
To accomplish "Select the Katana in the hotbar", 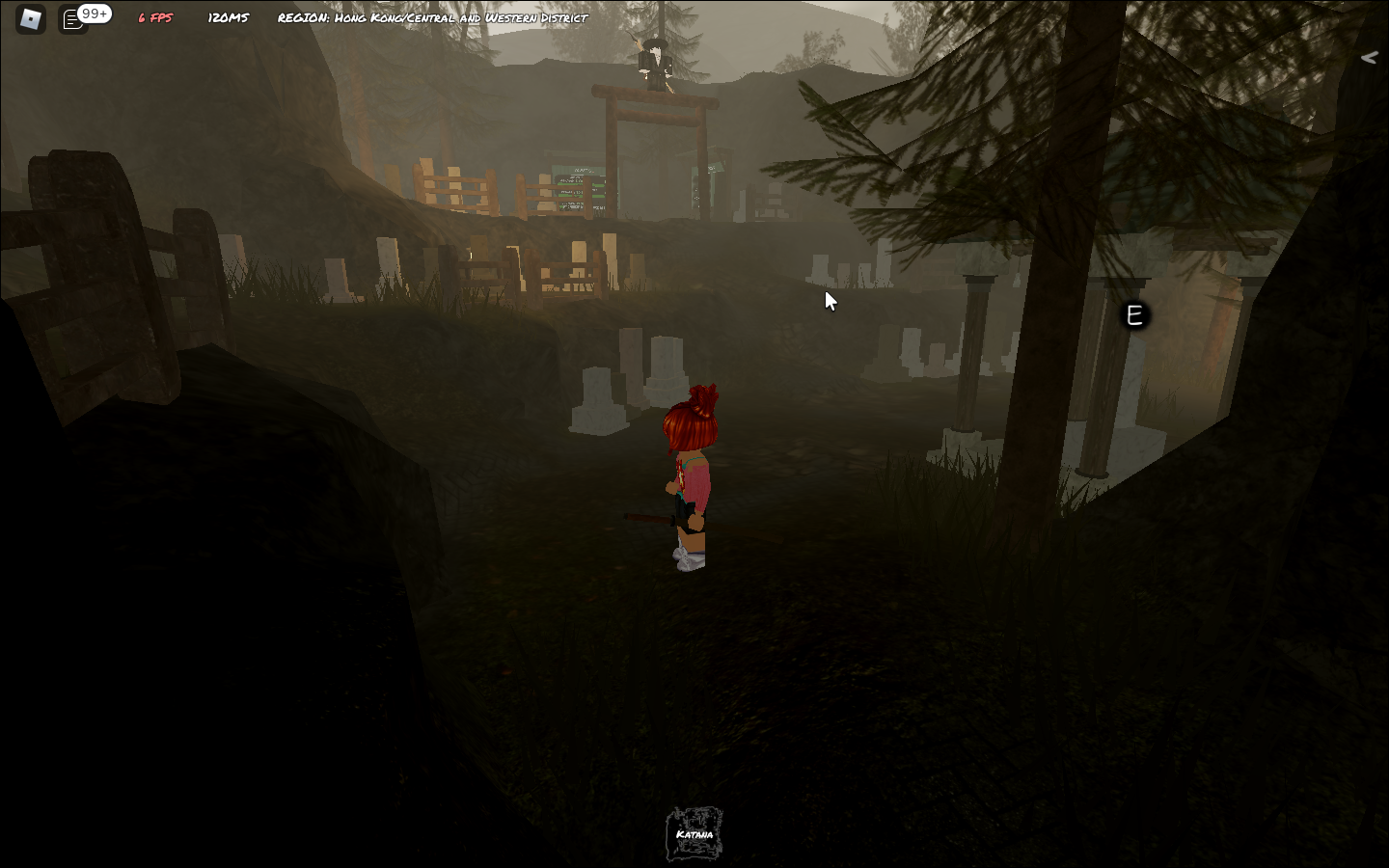I will 693,831.
